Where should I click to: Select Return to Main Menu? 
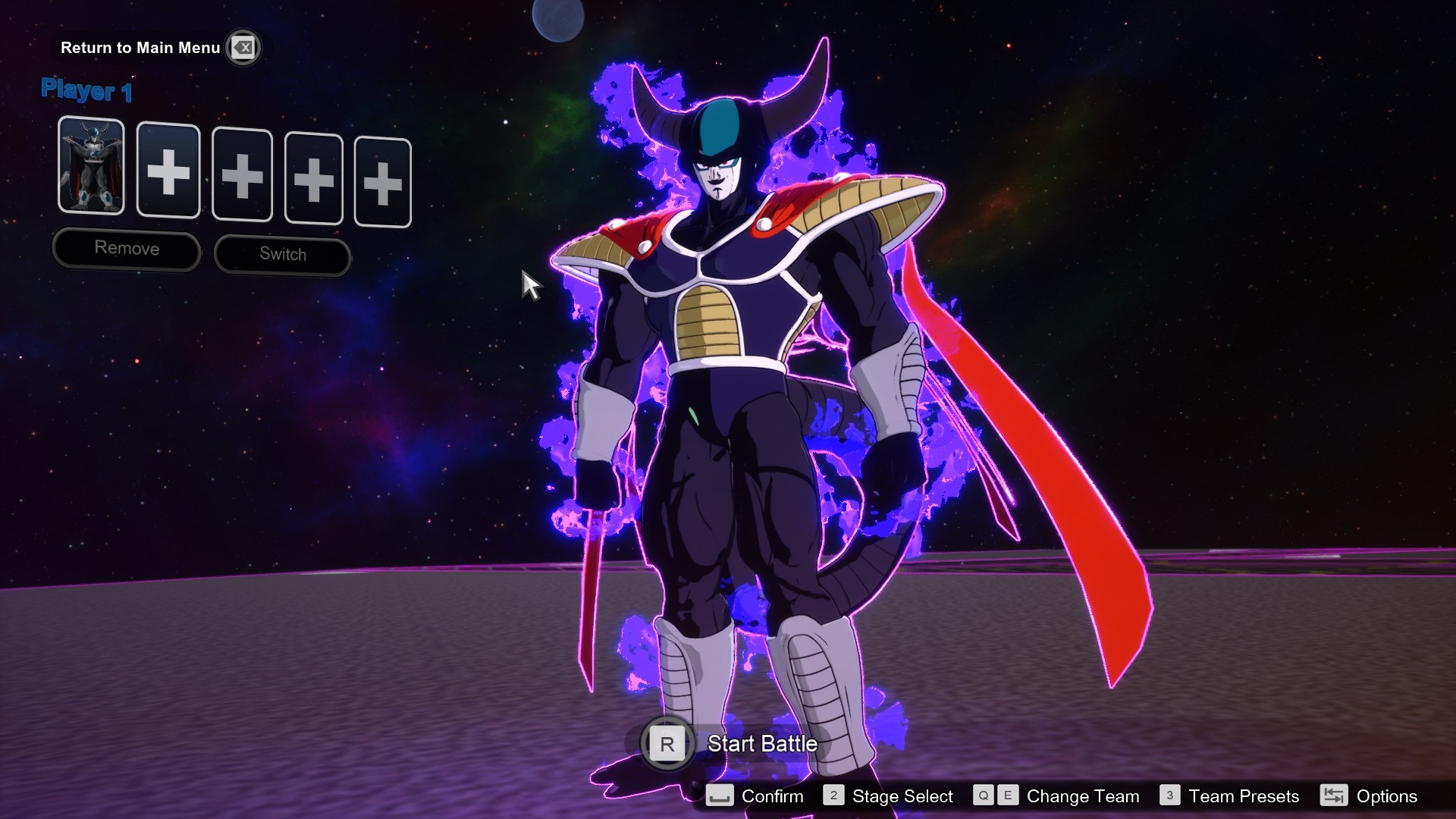pos(141,47)
